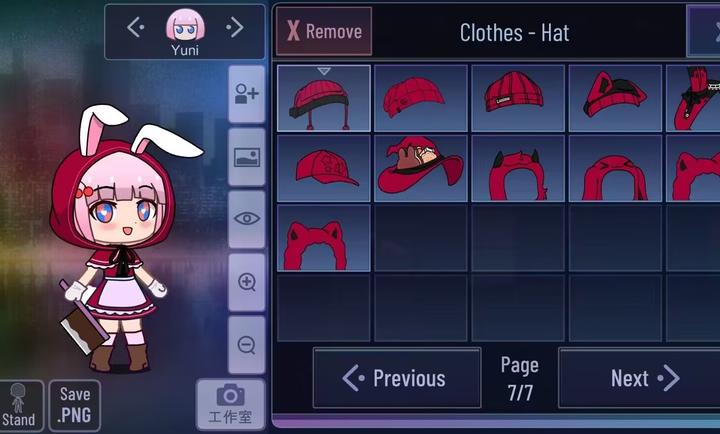Open the camera studio button

(231, 404)
